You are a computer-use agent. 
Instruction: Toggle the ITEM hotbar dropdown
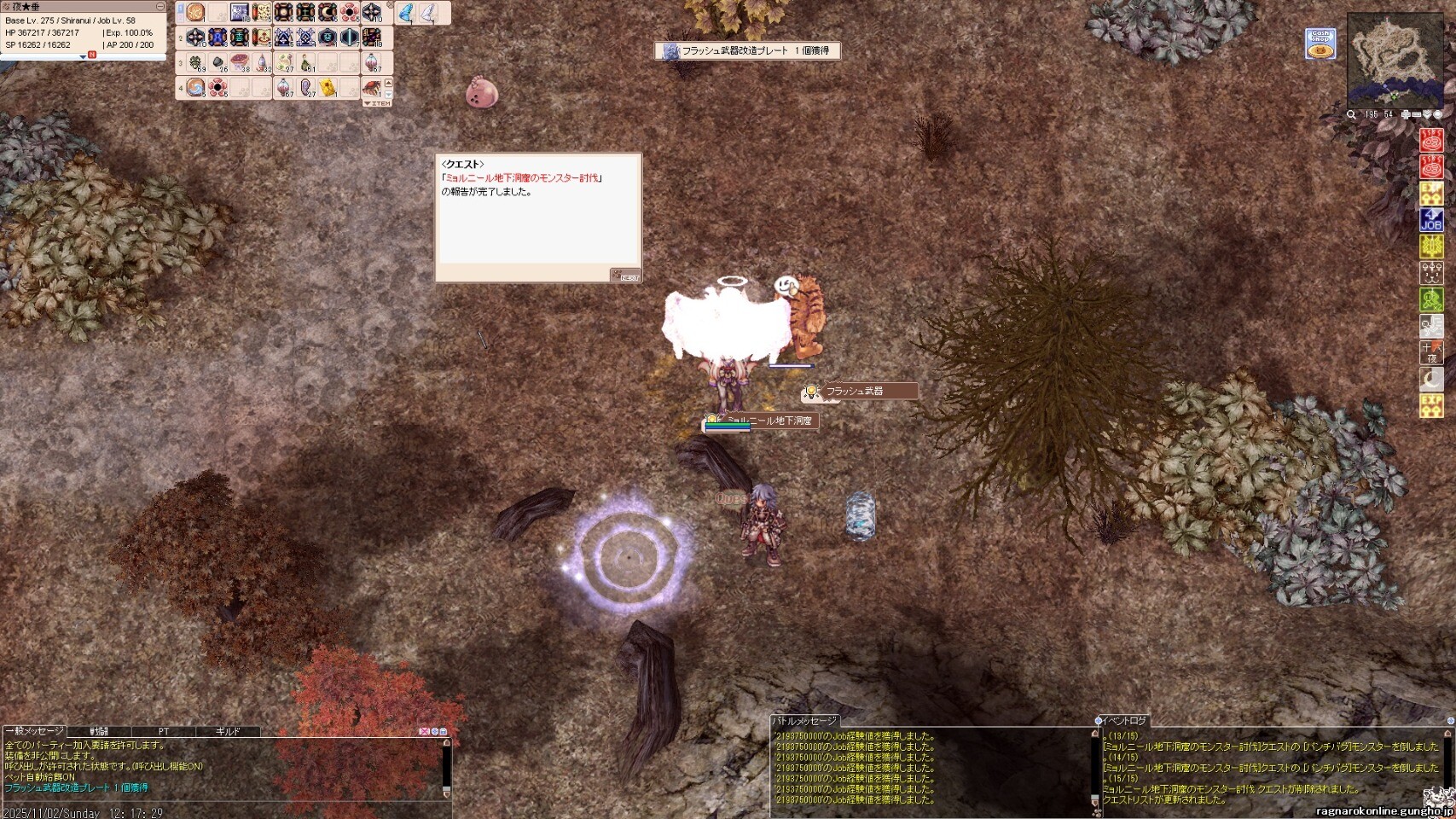(x=376, y=102)
